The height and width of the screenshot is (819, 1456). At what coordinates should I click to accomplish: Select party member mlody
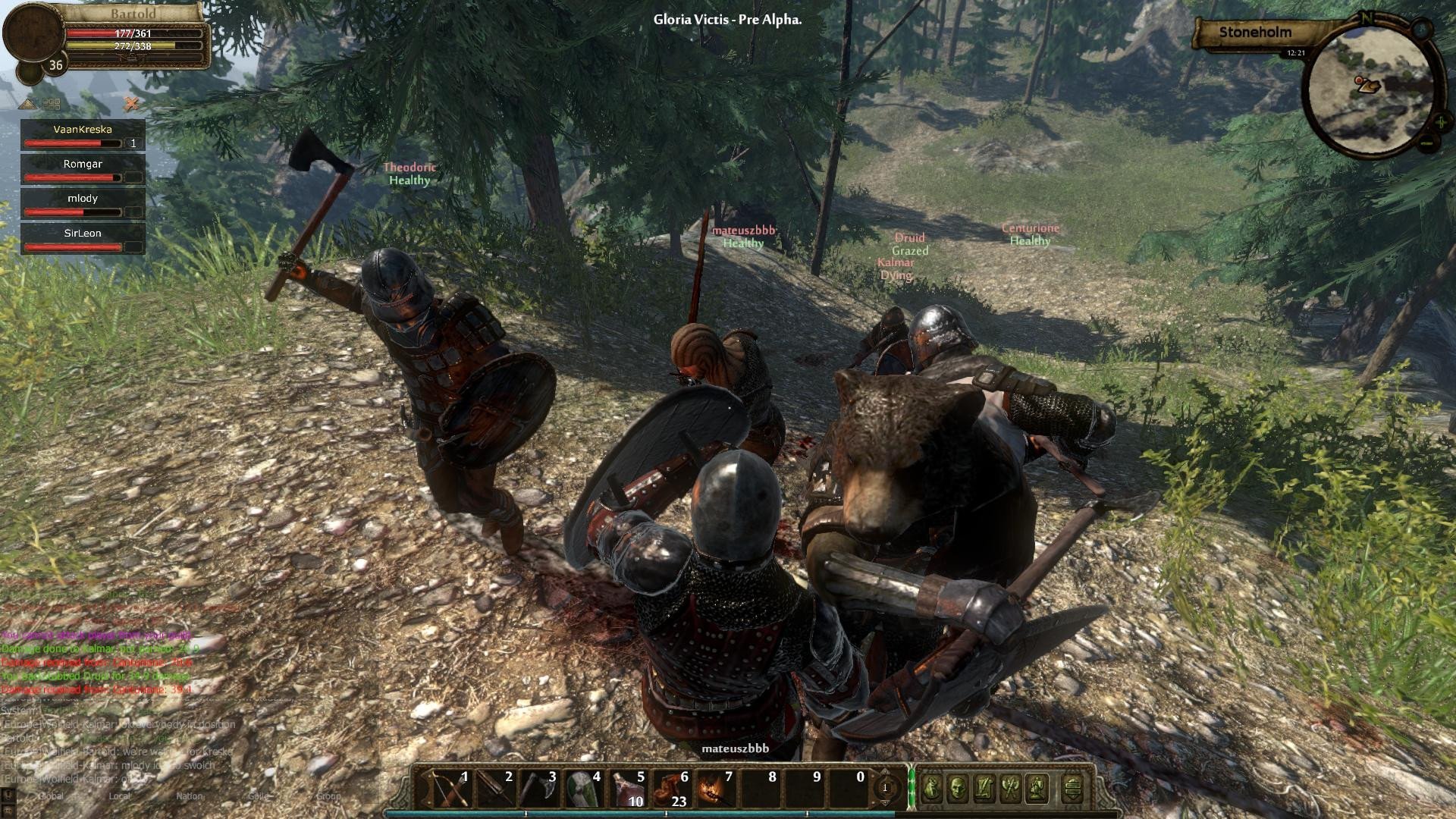tap(83, 204)
